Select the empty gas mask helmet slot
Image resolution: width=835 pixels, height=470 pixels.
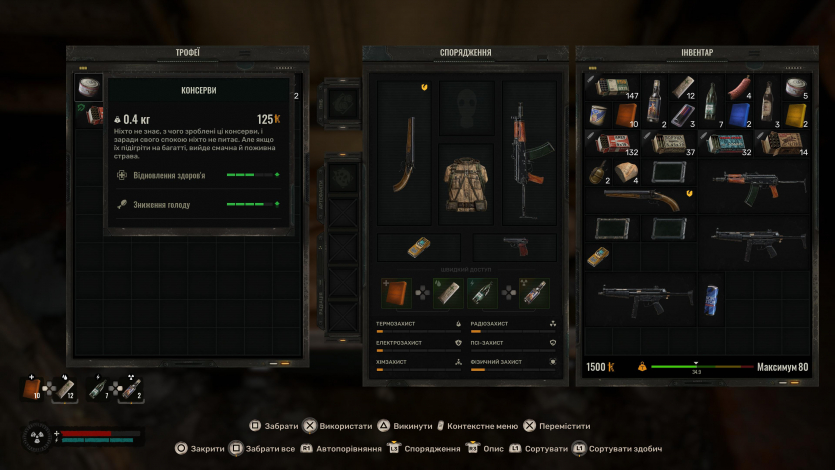(x=466, y=106)
